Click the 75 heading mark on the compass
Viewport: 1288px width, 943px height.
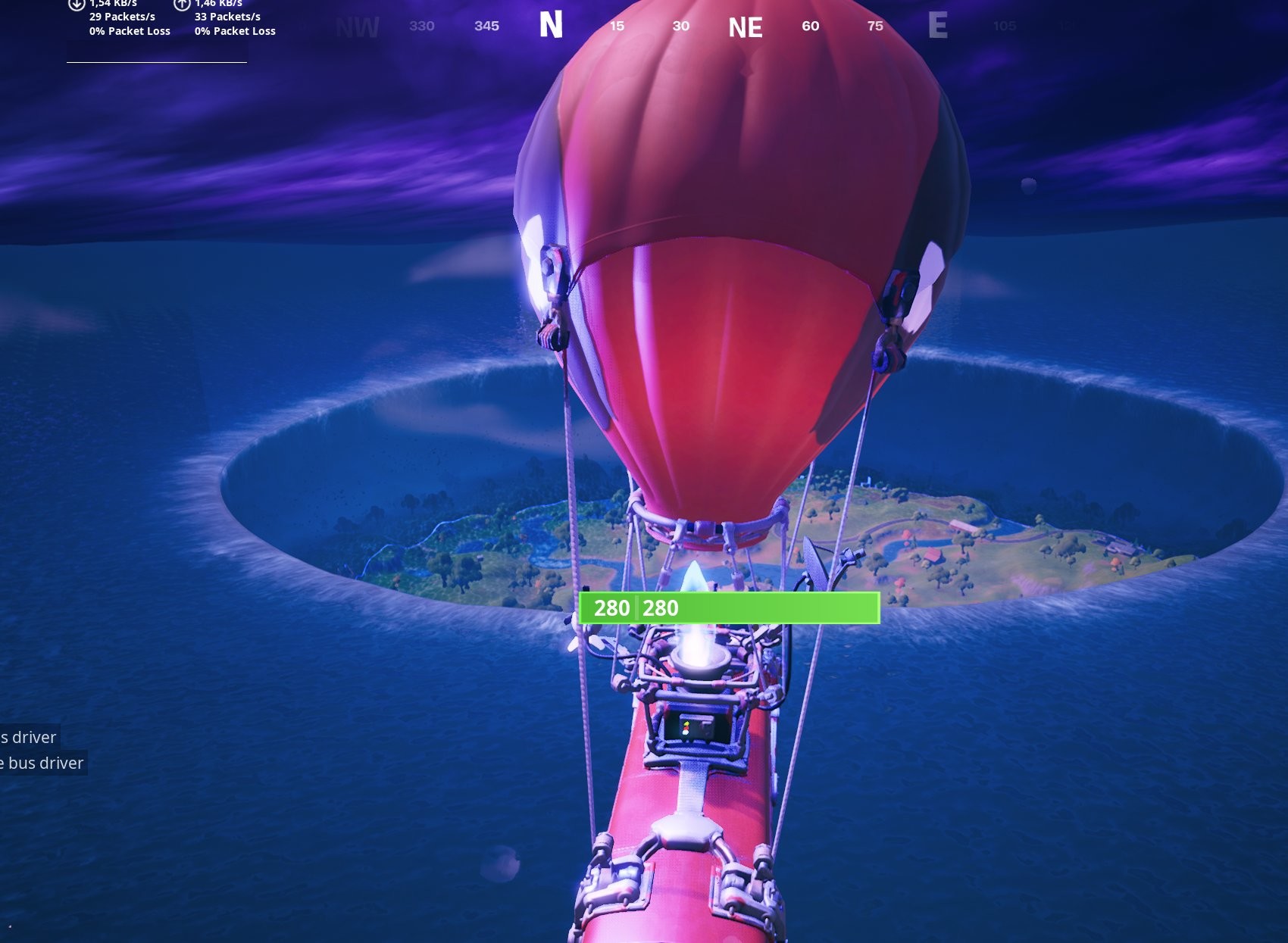(875, 26)
